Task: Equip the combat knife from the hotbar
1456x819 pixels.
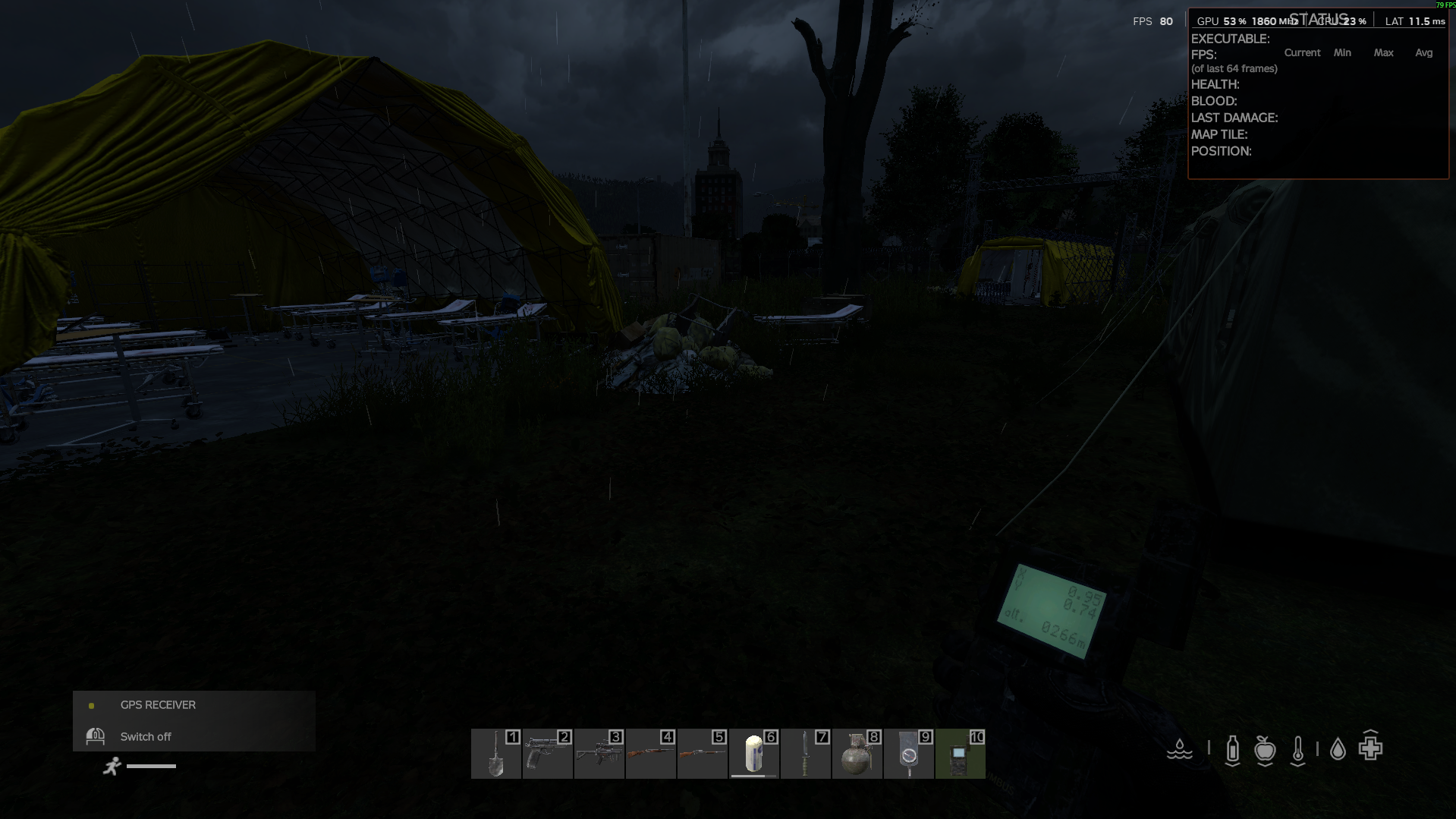Action: (x=805, y=754)
